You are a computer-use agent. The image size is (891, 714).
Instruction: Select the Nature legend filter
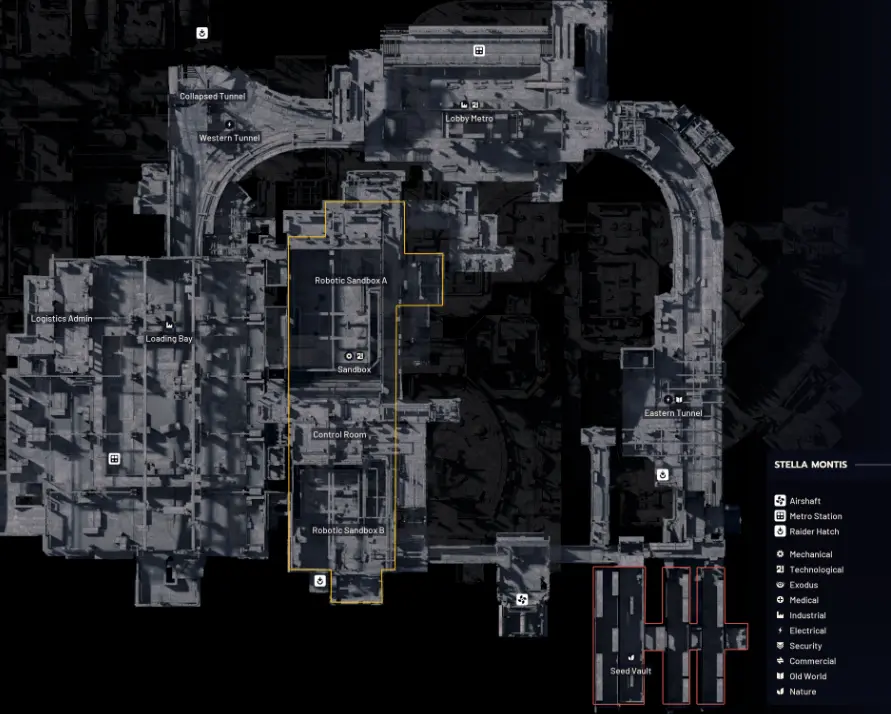802,692
